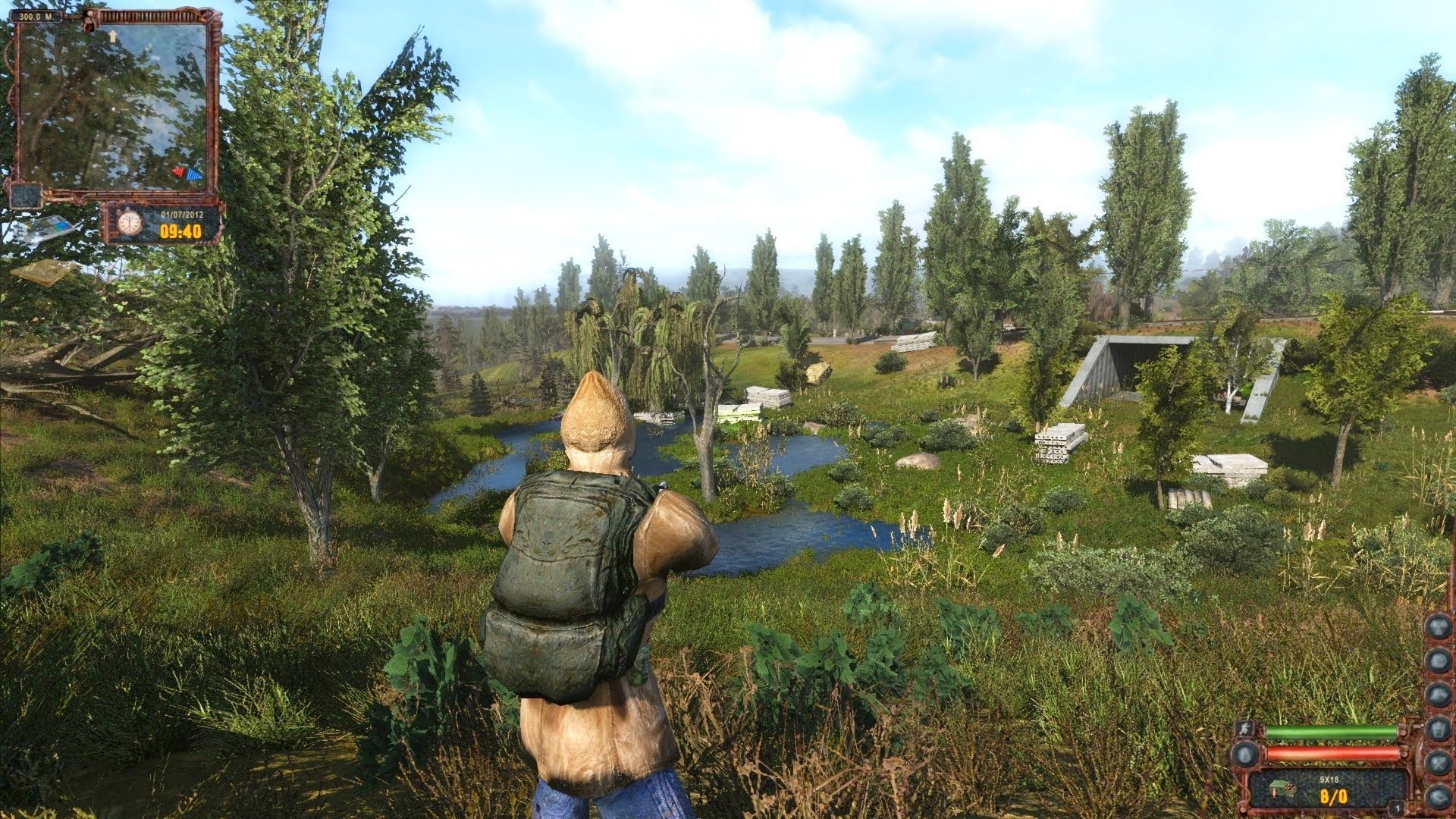Click the minimap in the rusty frame

coord(112,106)
